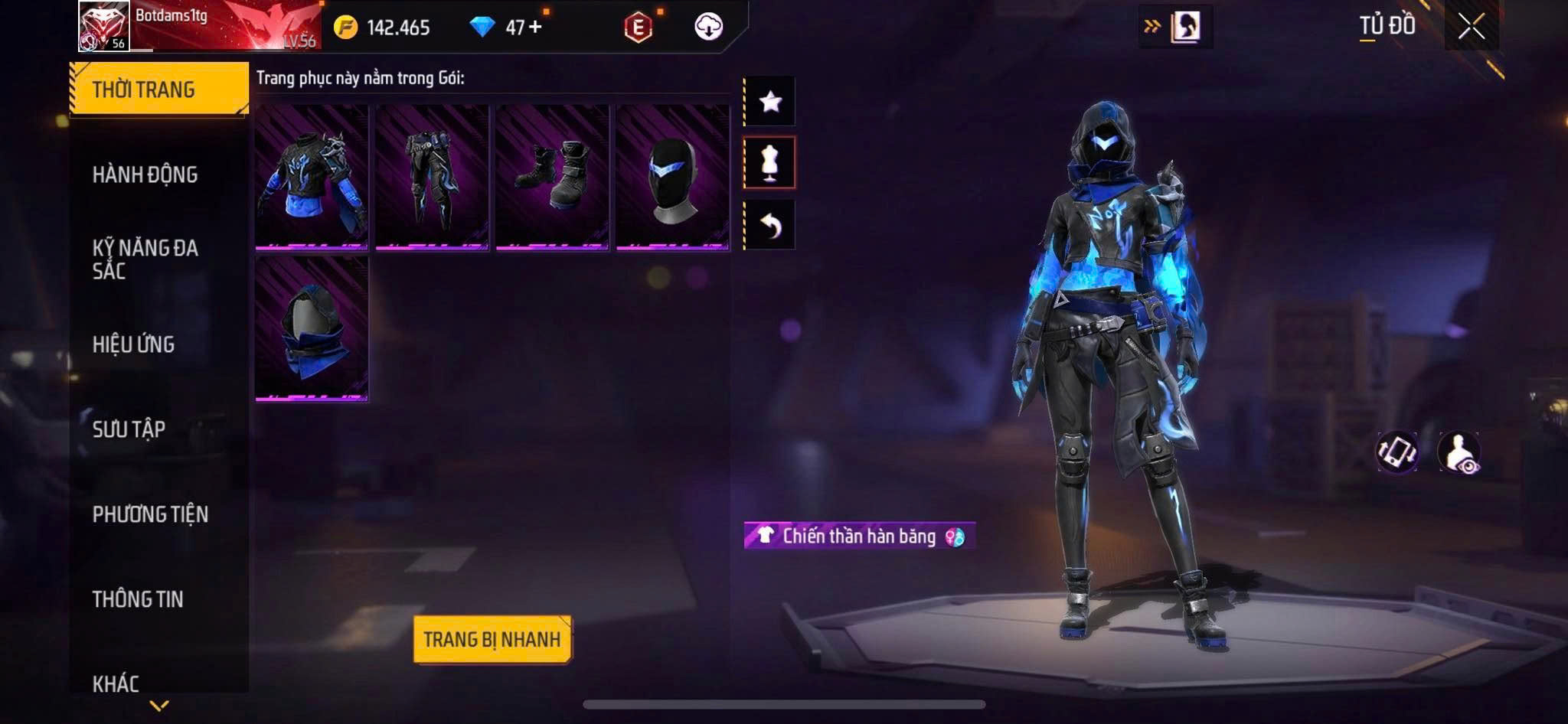Image resolution: width=1568 pixels, height=724 pixels.
Task: Activate the mannequin outfit button
Action: point(770,162)
